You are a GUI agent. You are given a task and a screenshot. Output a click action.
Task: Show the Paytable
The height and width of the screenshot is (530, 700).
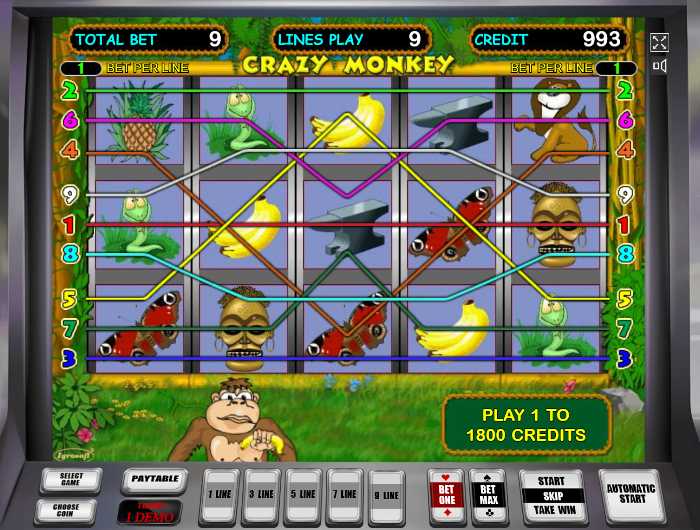(154, 479)
